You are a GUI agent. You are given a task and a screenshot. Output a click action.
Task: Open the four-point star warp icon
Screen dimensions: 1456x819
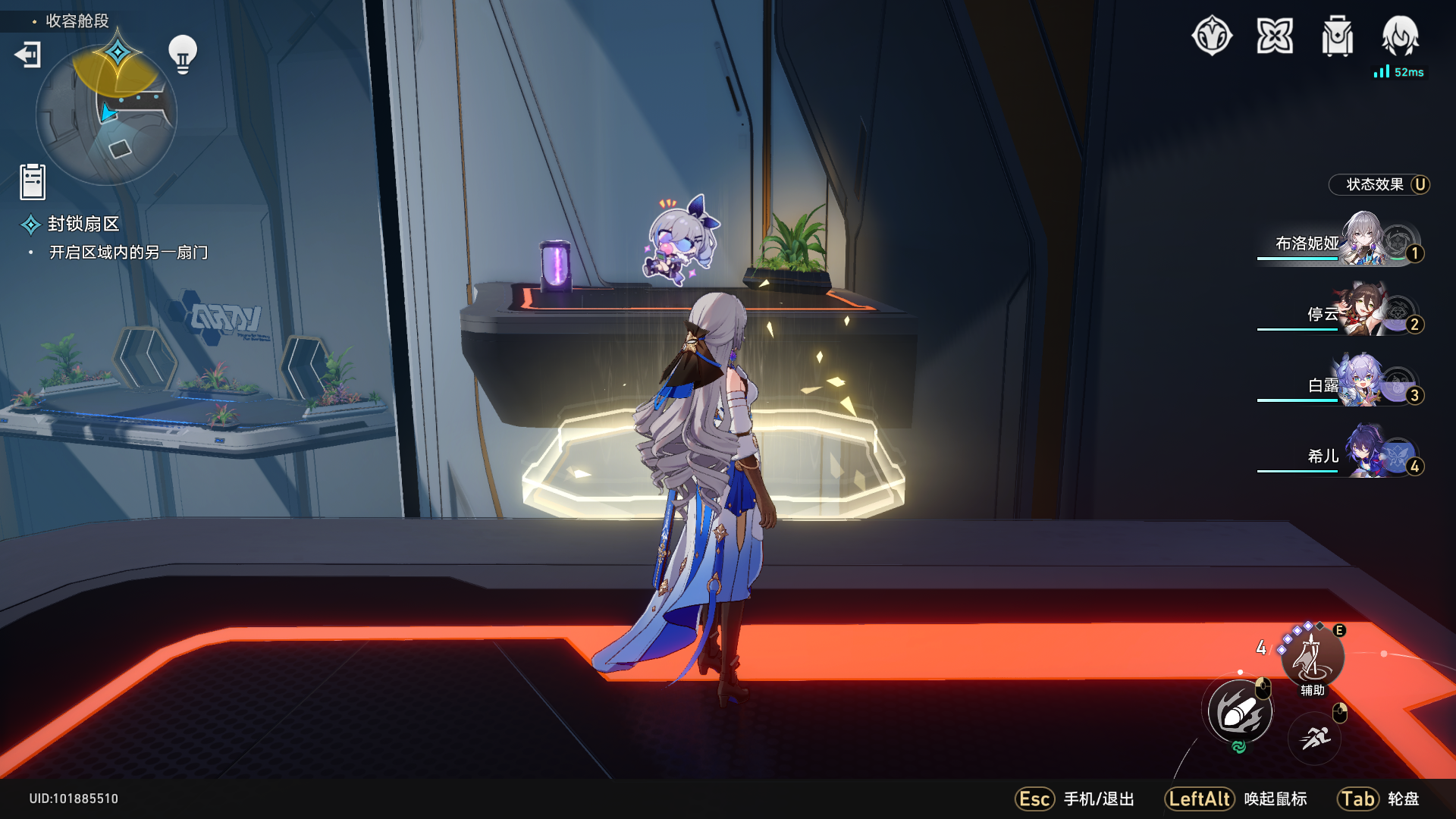(x=1275, y=36)
